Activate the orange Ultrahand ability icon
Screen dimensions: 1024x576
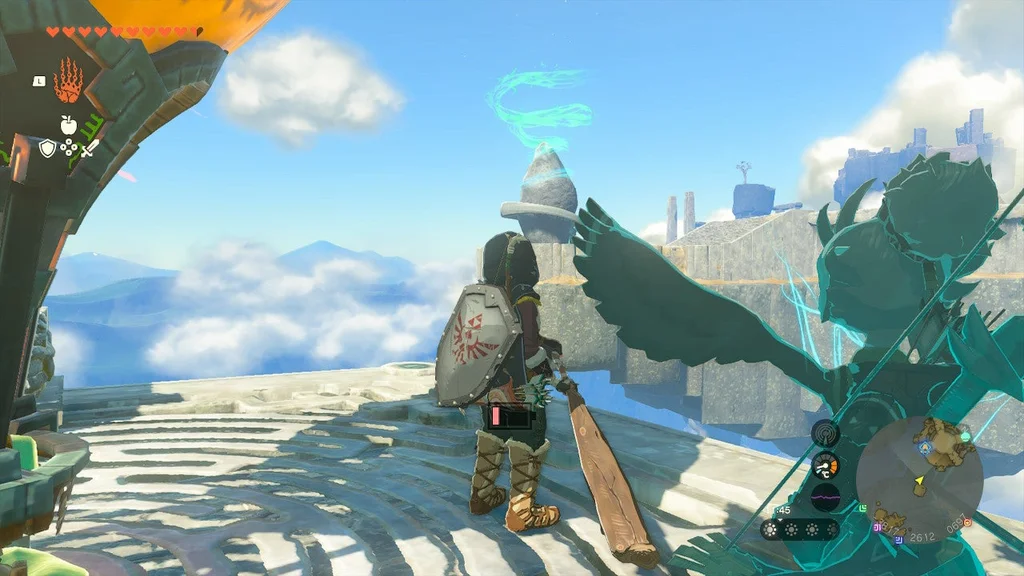[x=68, y=80]
